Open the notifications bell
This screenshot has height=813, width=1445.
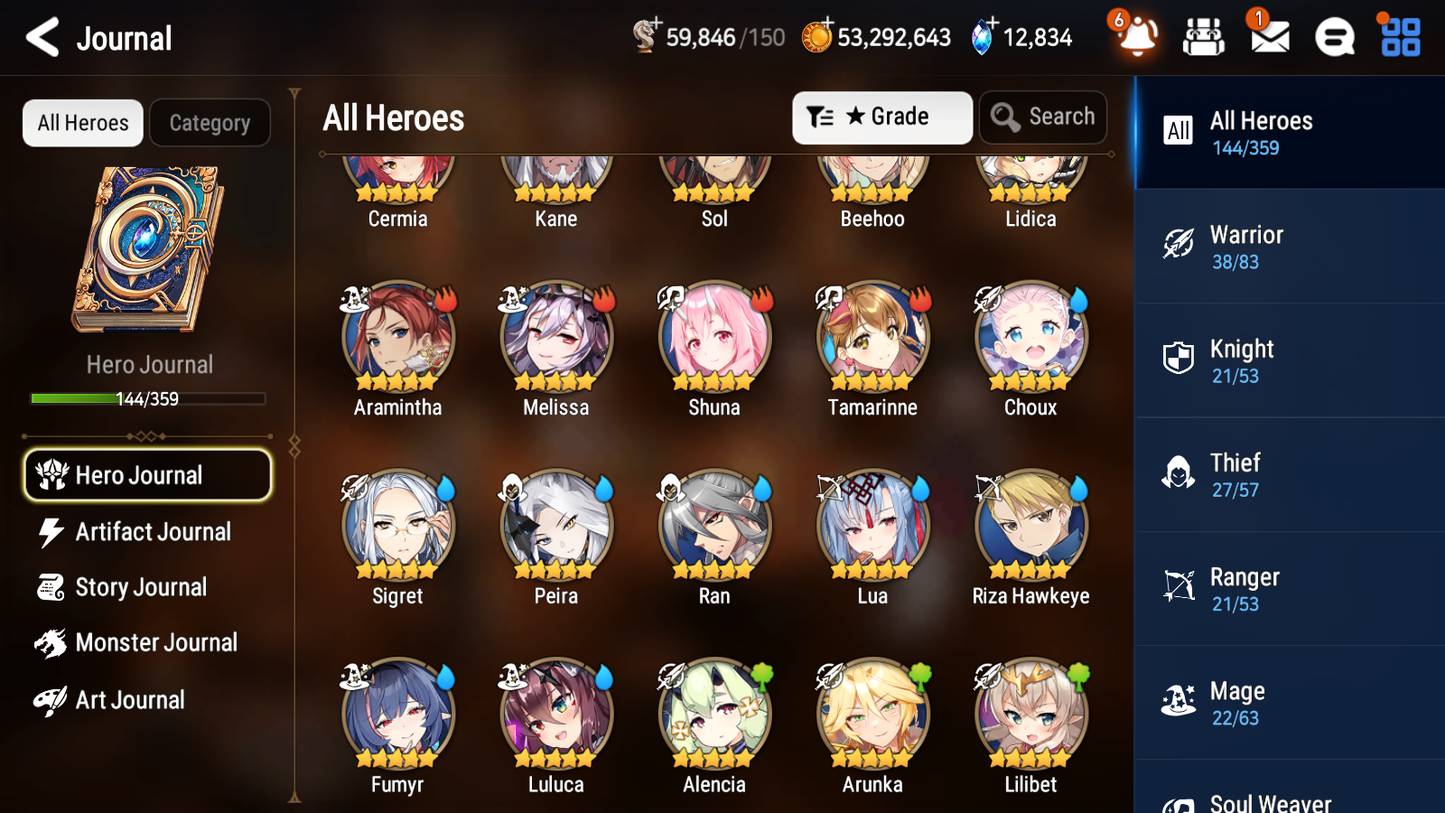(1135, 37)
